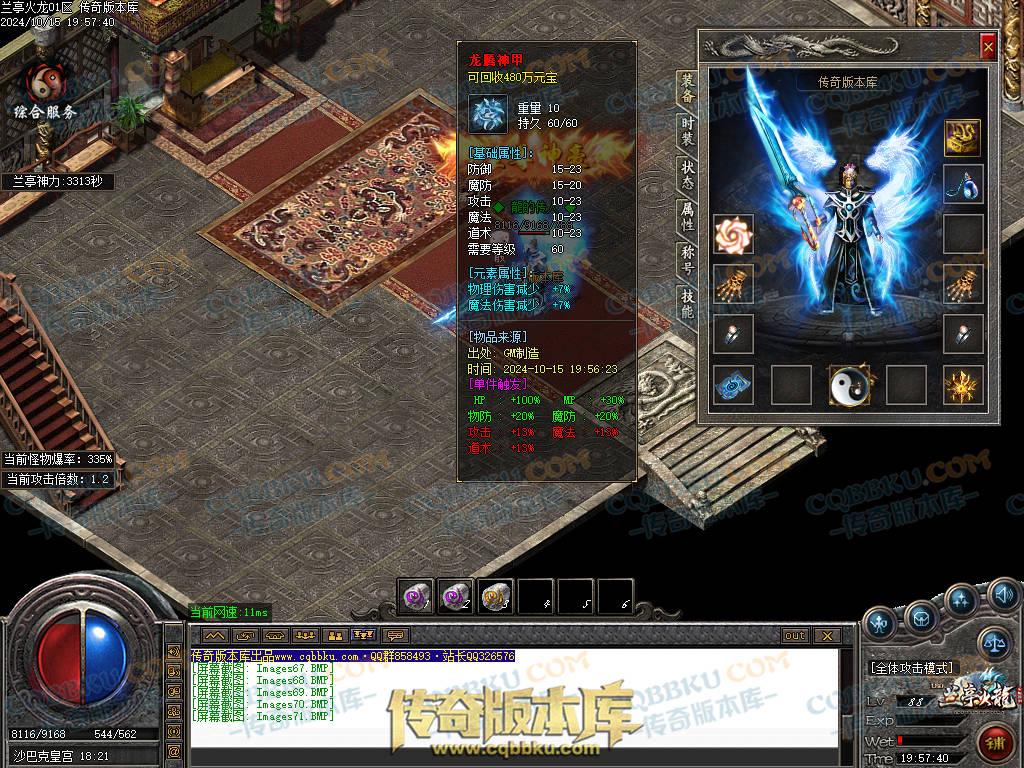Use the scroll in hotbar slot 1
1024x768 pixels.
point(415,596)
